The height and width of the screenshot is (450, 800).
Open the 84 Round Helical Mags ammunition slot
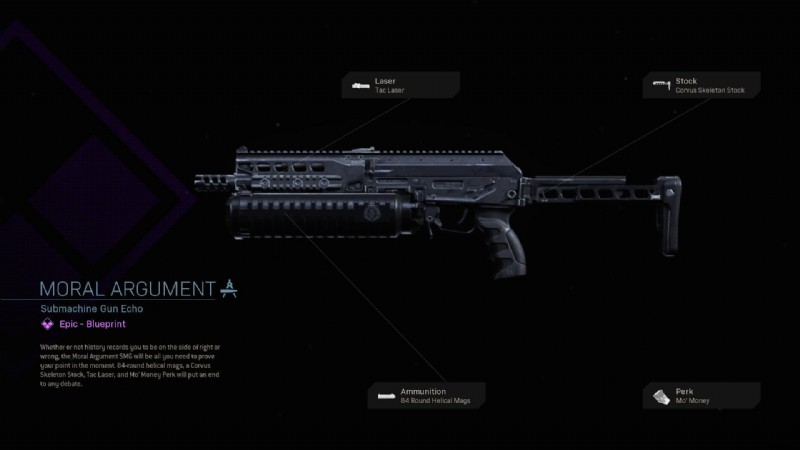click(428, 395)
